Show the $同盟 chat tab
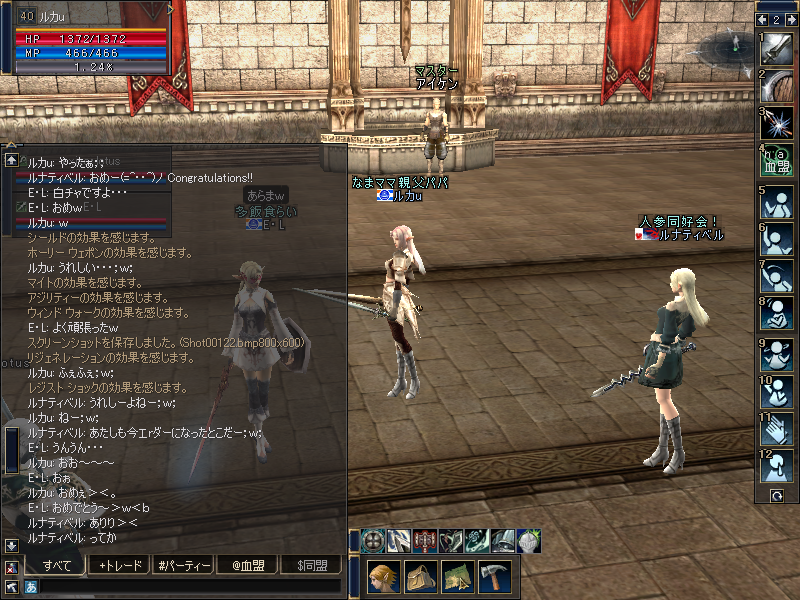This screenshot has height=600, width=800. point(312,565)
